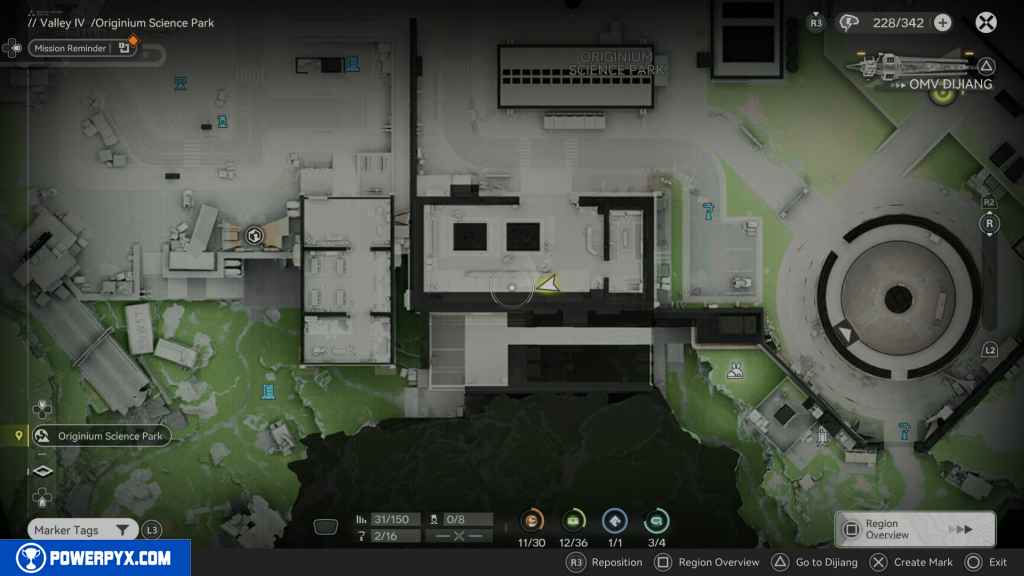The image size is (1024, 576).
Task: Click the teal collectible counter showing 3/4
Action: point(656,520)
